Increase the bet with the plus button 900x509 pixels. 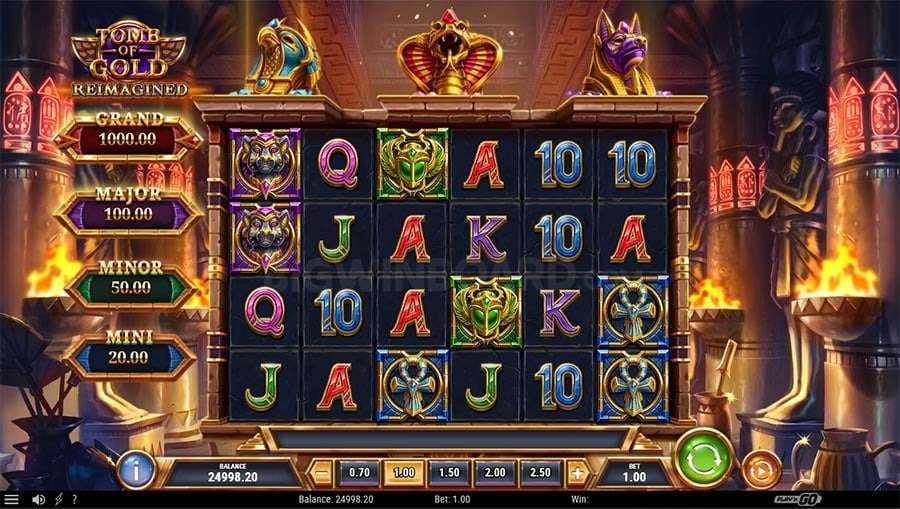577,472
